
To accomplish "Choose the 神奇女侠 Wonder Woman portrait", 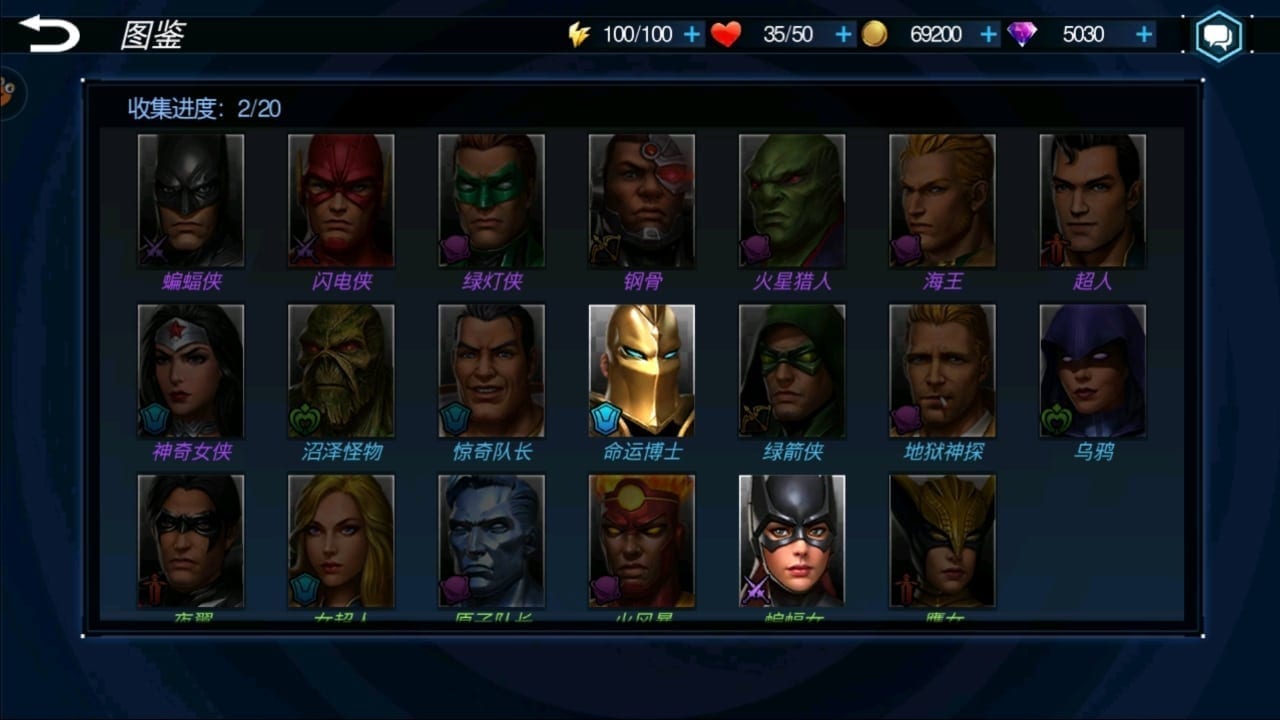I will pyautogui.click(x=191, y=371).
